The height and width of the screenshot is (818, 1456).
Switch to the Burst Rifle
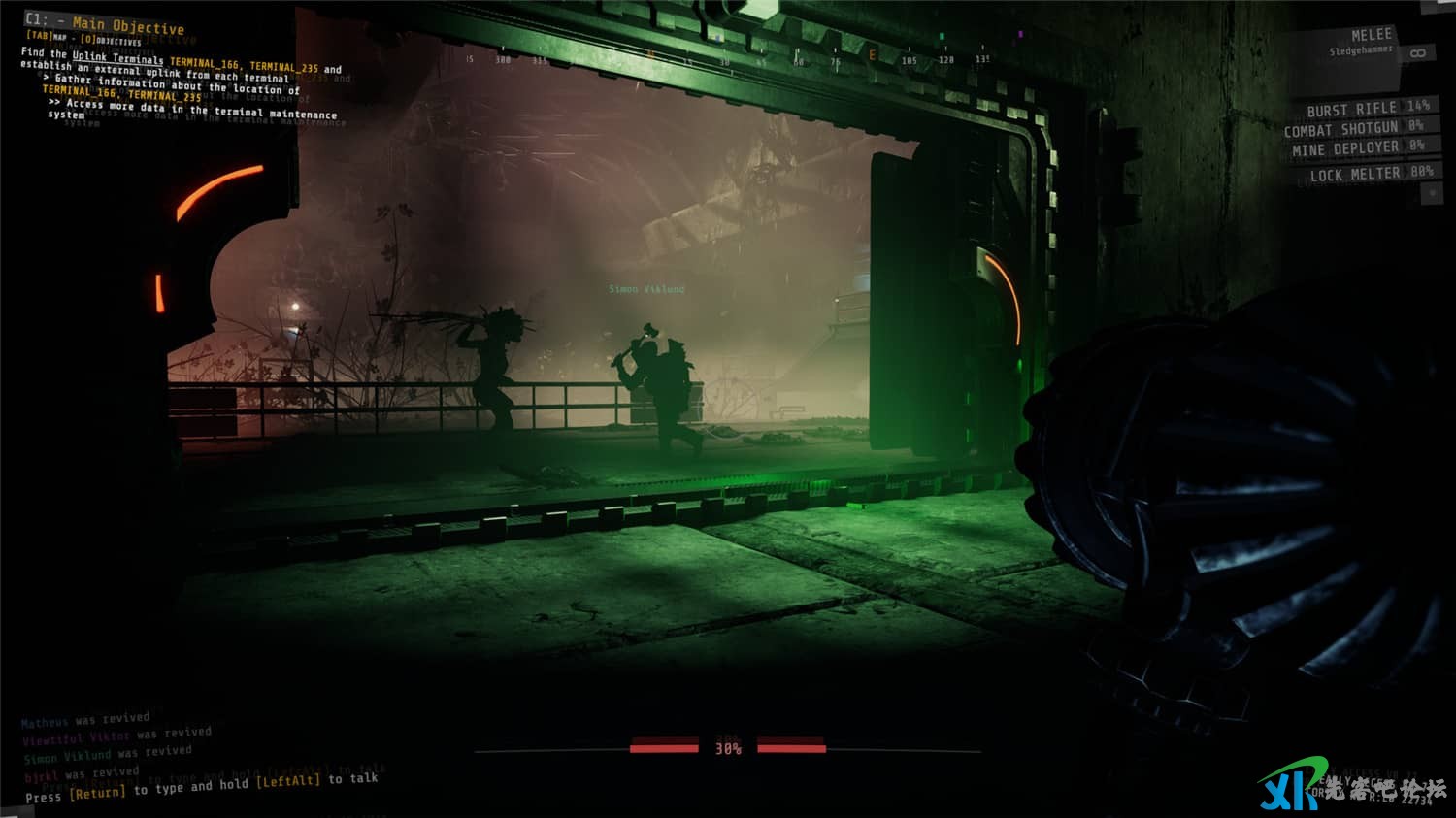(x=1366, y=108)
